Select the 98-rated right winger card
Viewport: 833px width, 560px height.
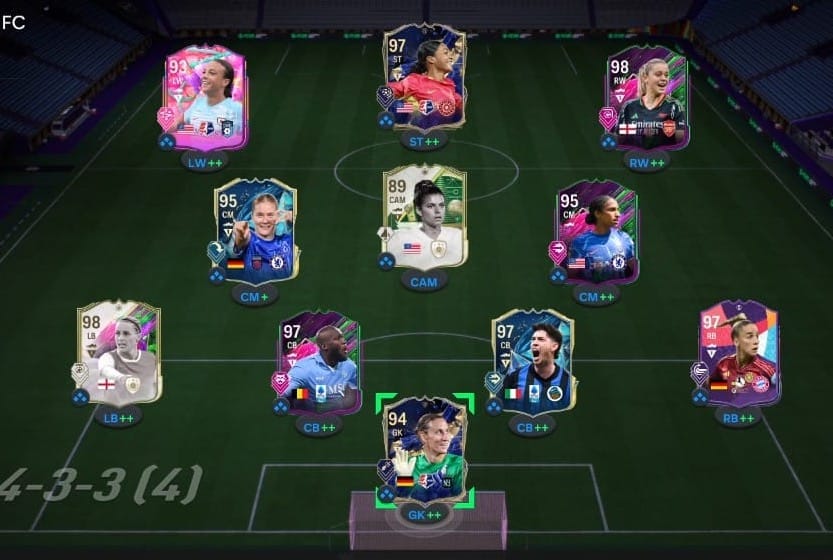click(646, 98)
